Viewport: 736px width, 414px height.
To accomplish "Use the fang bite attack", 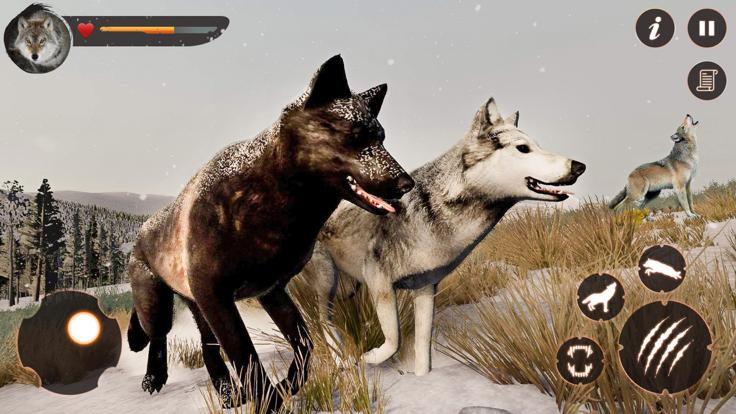I will pyautogui.click(x=580, y=360).
